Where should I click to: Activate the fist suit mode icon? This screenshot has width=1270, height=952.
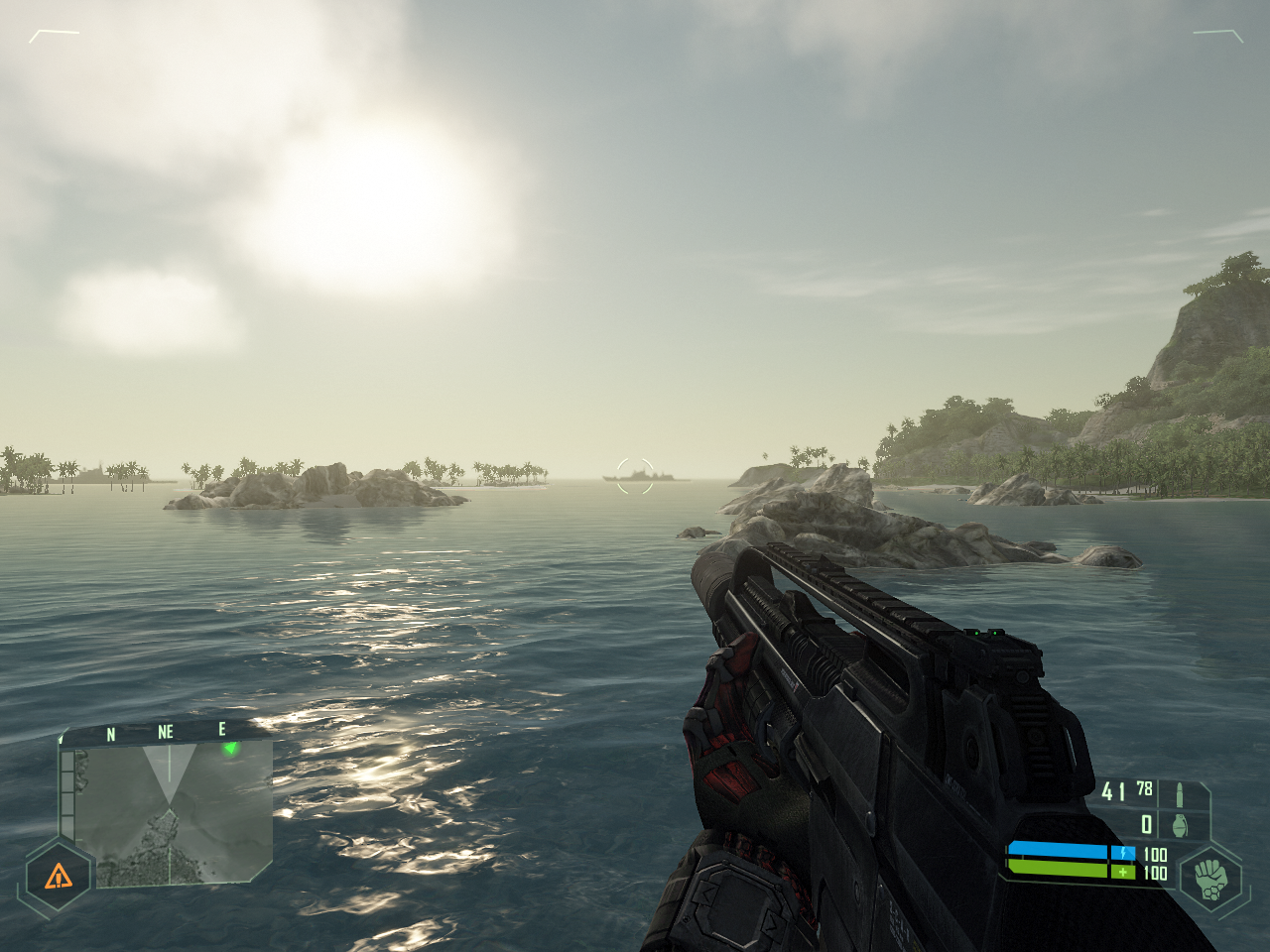click(x=1209, y=876)
